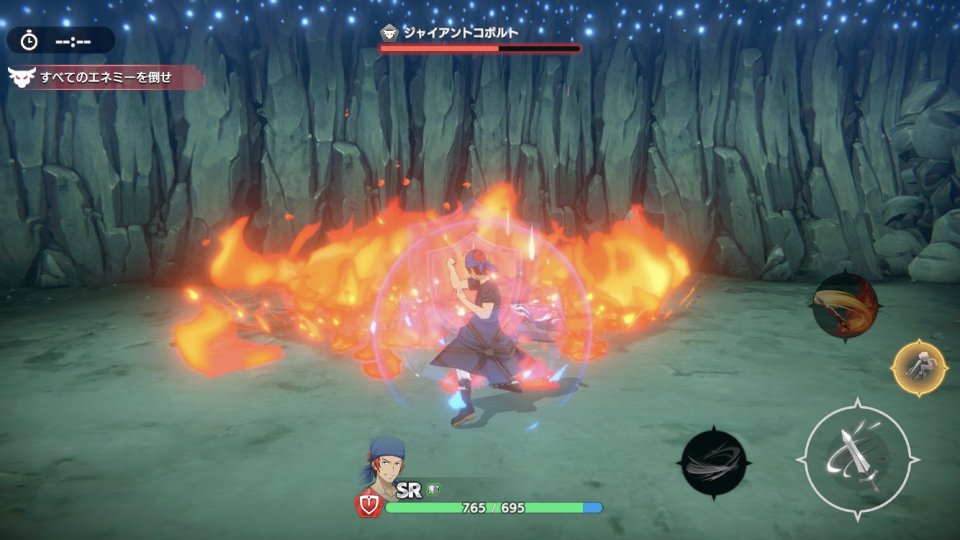960x540 pixels.
Task: Inspect the small buff icon beside SR
Action: tap(433, 489)
